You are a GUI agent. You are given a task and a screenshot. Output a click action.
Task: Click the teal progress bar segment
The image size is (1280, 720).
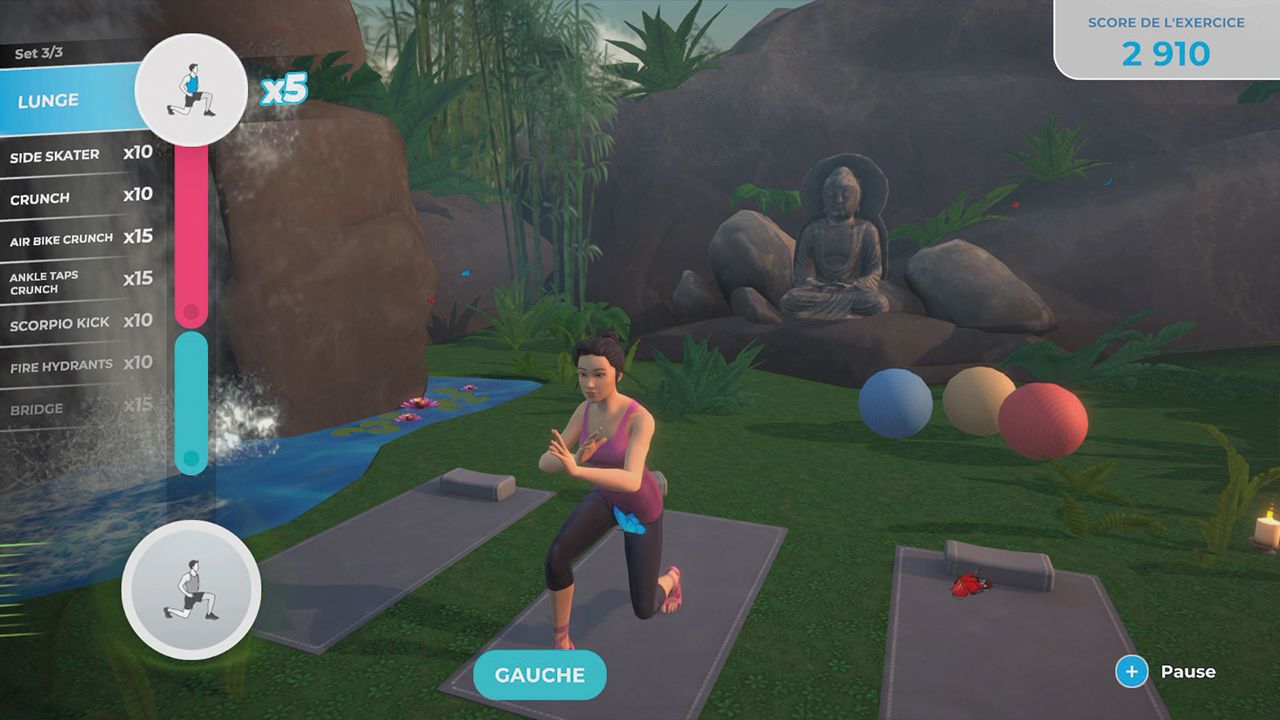(190, 400)
